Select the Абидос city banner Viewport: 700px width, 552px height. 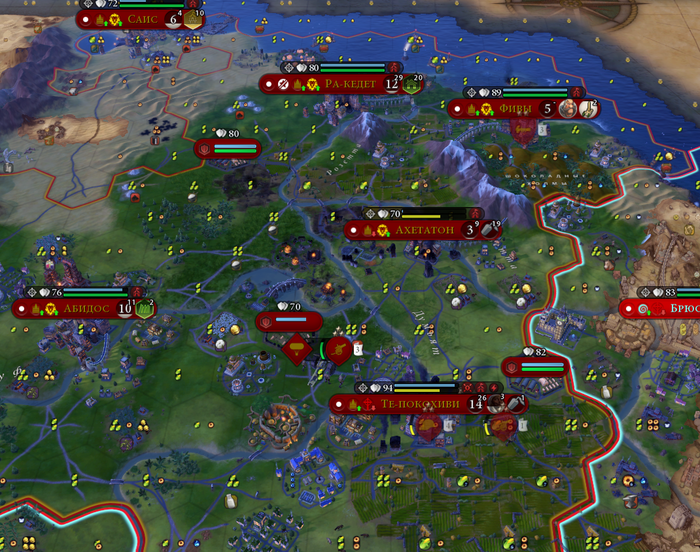[84, 309]
